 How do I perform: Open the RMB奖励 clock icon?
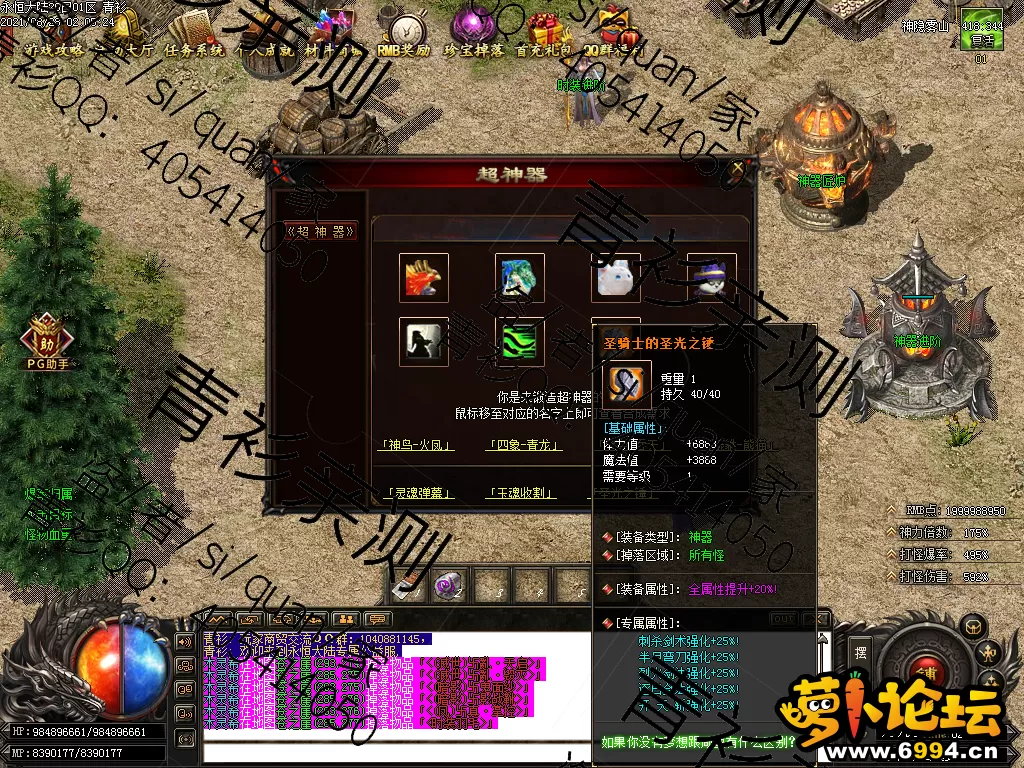[x=406, y=36]
